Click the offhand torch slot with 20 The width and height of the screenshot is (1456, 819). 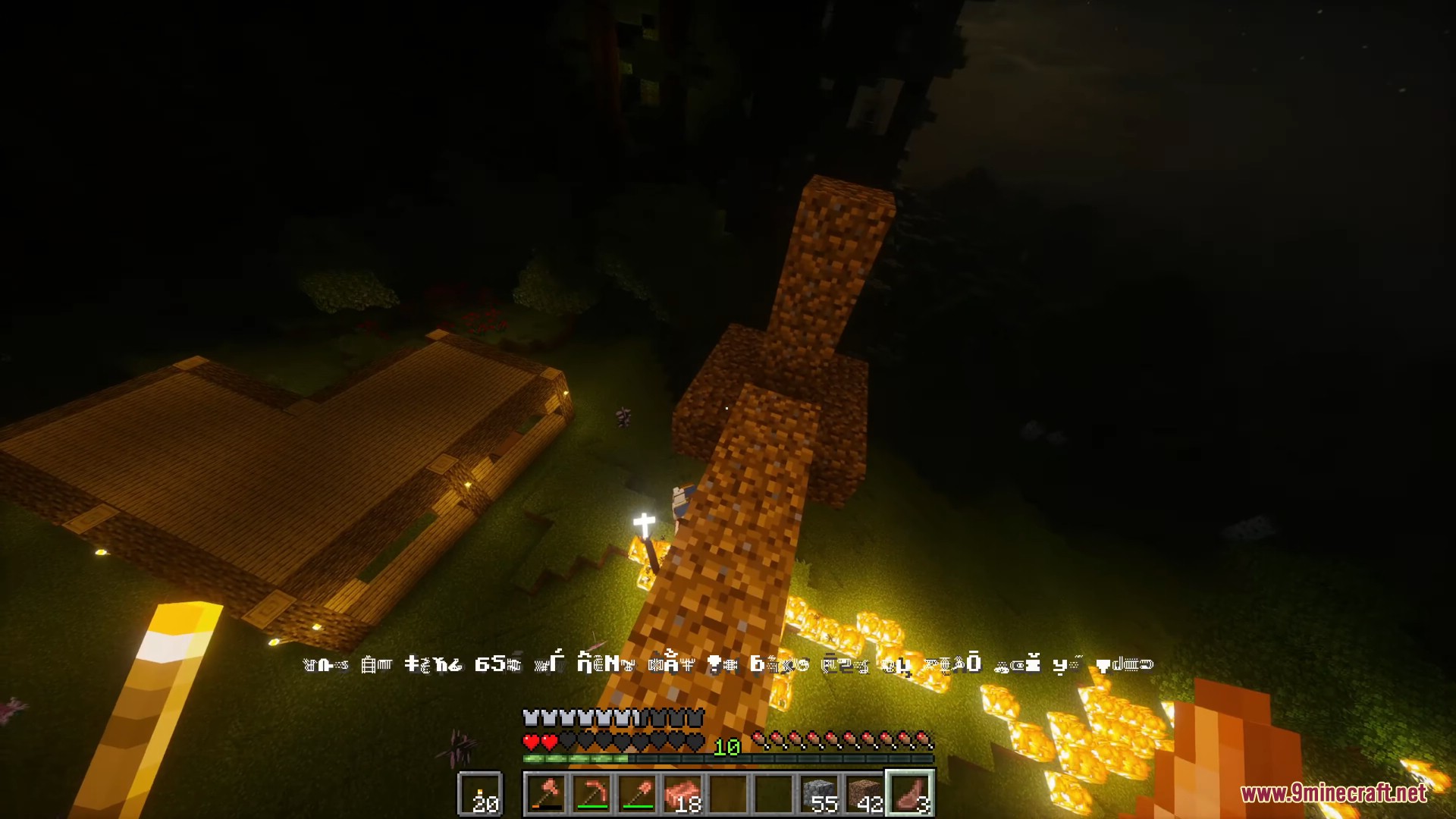480,794
